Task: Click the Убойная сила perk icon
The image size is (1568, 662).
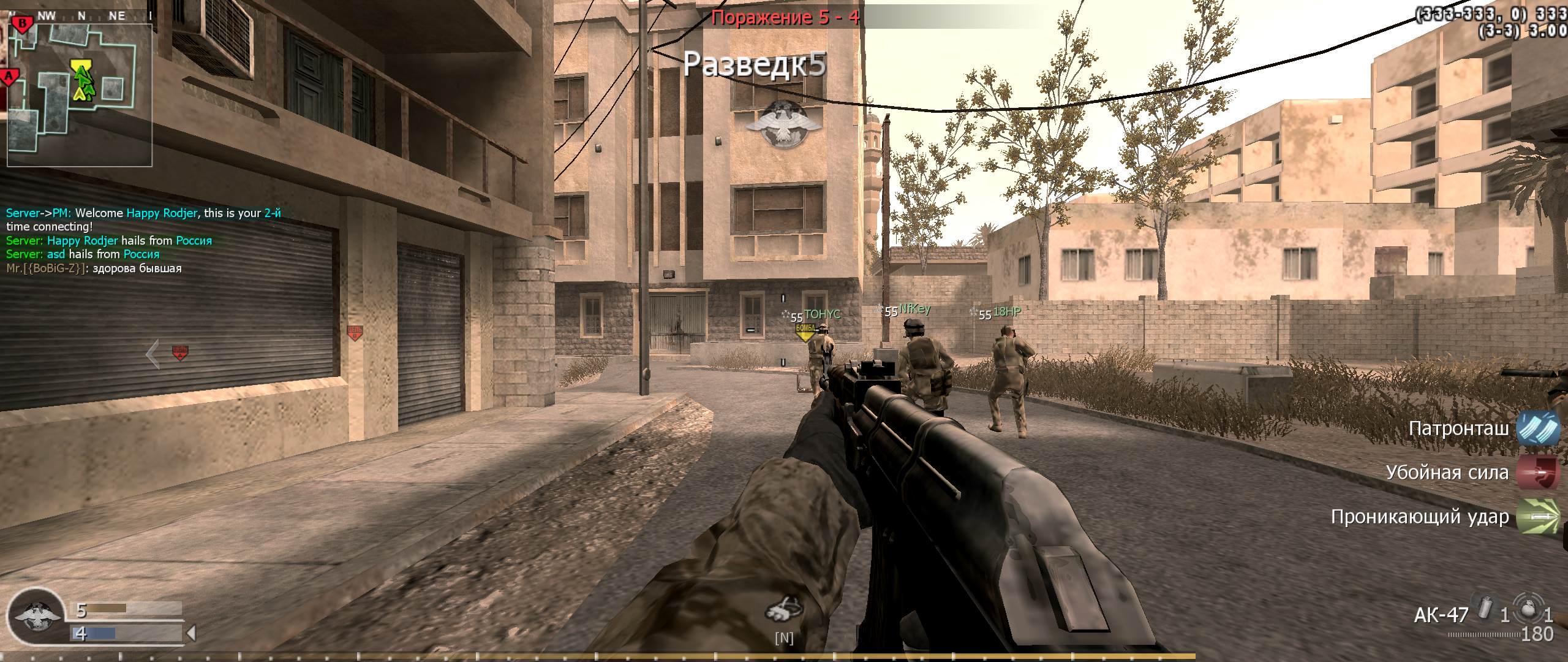Action: point(1539,473)
